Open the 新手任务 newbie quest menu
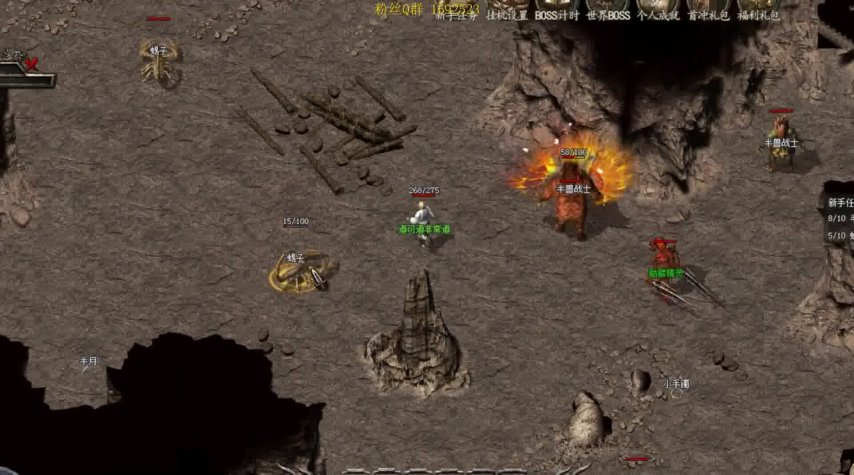Screen dimensions: 854x475 (456, 15)
